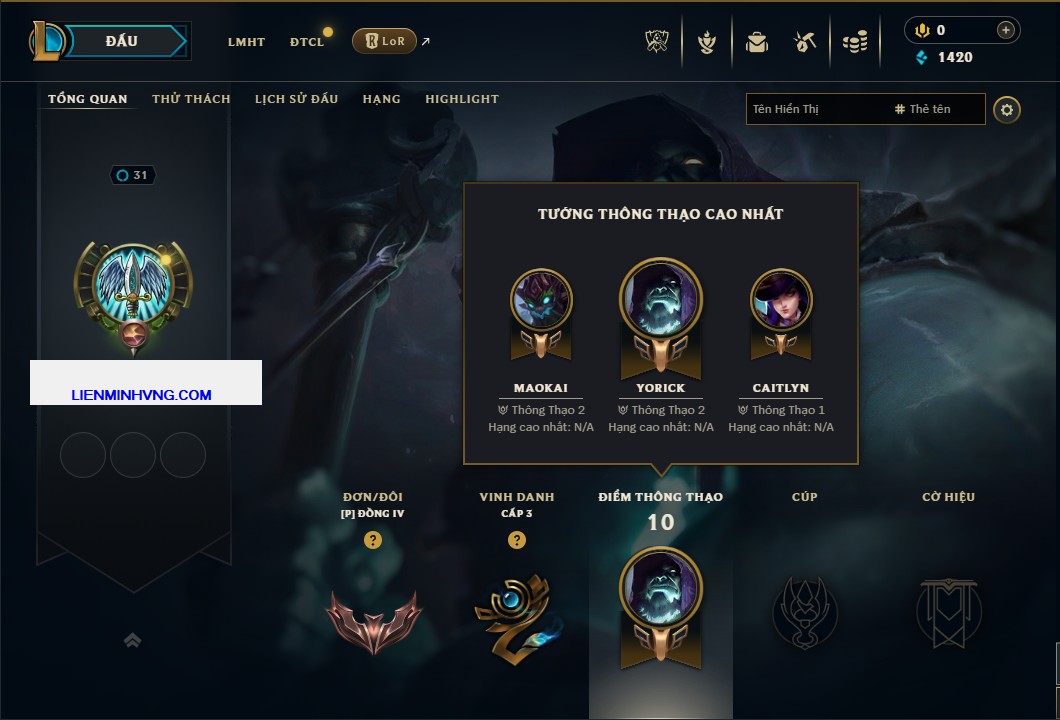Screen dimensions: 1060x720
Task: Click the ĐẤU play button
Action: pos(122,41)
